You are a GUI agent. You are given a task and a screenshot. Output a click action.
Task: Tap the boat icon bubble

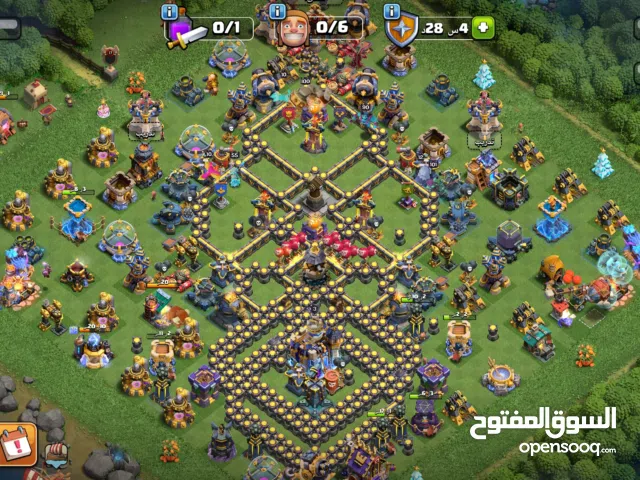click(57, 454)
